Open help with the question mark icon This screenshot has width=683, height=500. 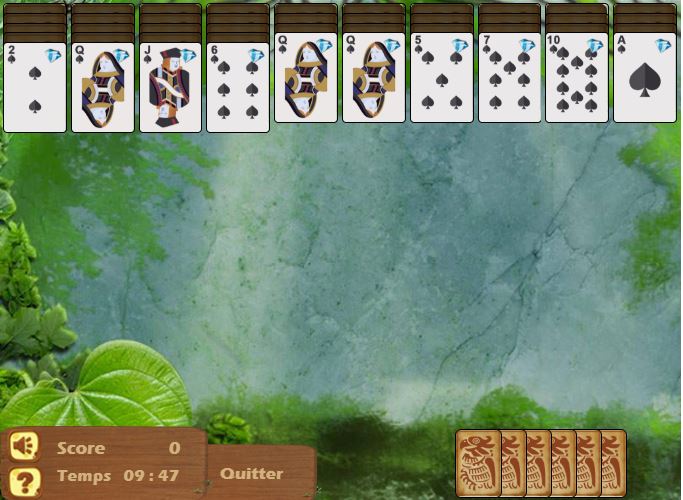click(24, 478)
